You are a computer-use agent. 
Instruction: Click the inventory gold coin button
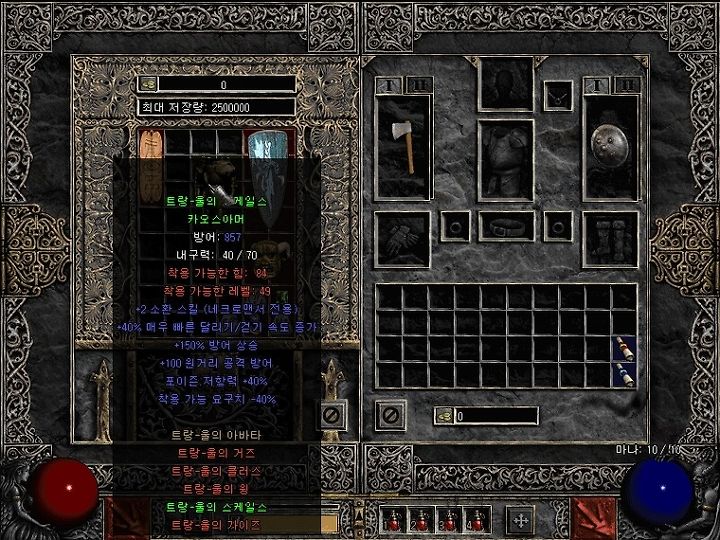(443, 415)
